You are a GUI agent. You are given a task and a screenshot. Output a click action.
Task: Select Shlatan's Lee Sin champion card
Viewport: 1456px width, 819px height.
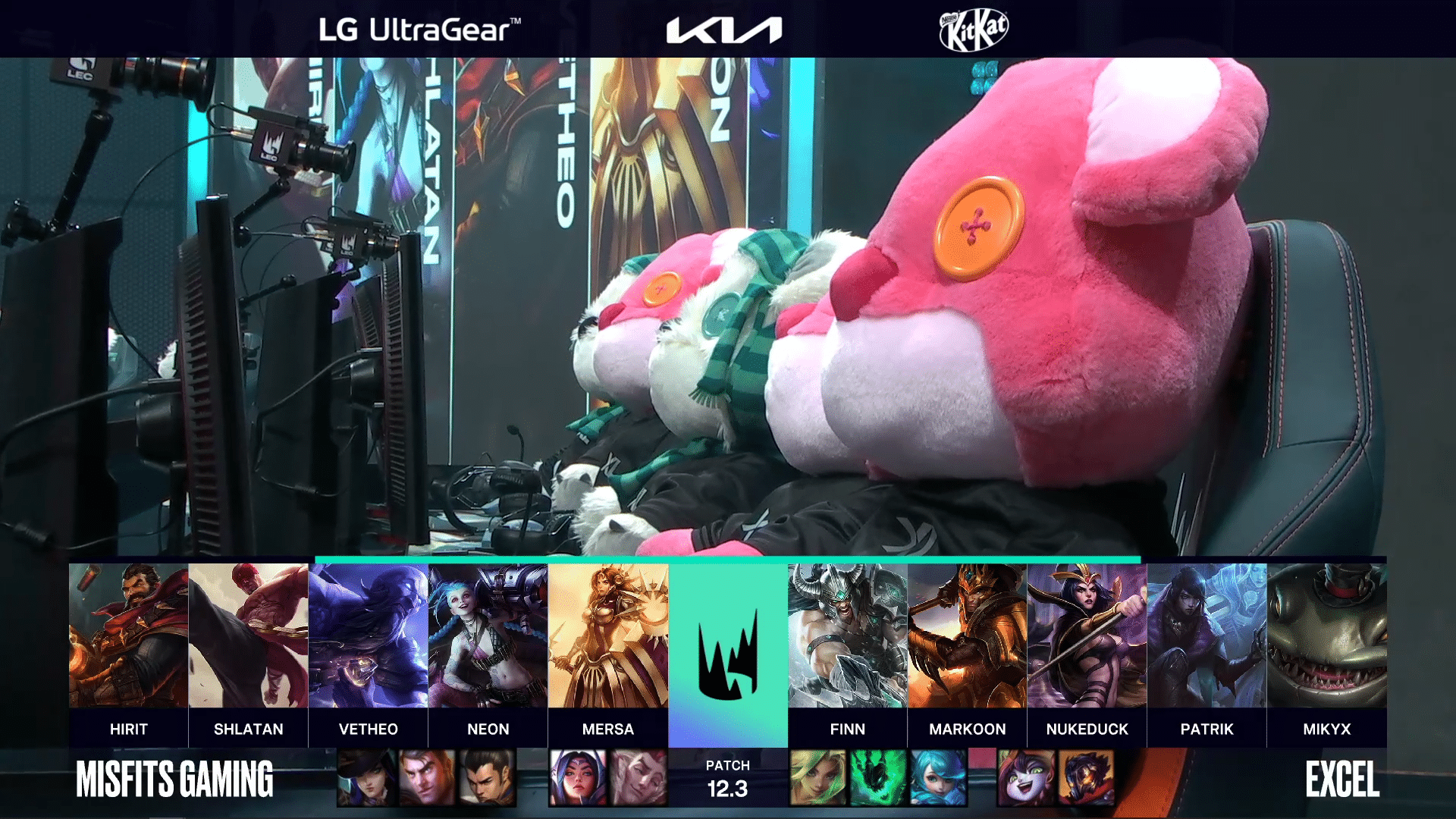[x=248, y=635]
